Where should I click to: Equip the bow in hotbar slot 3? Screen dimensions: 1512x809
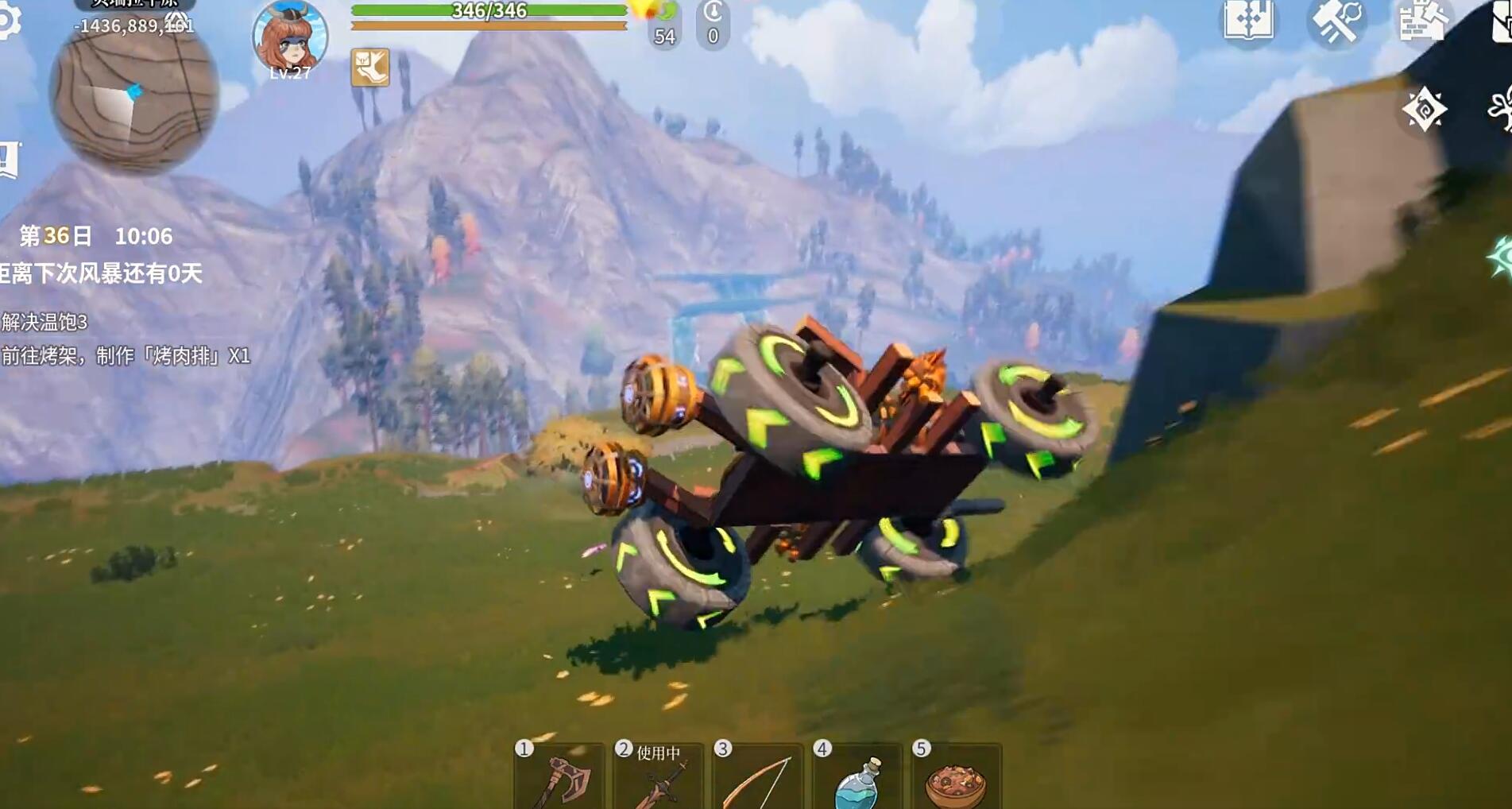(x=757, y=780)
